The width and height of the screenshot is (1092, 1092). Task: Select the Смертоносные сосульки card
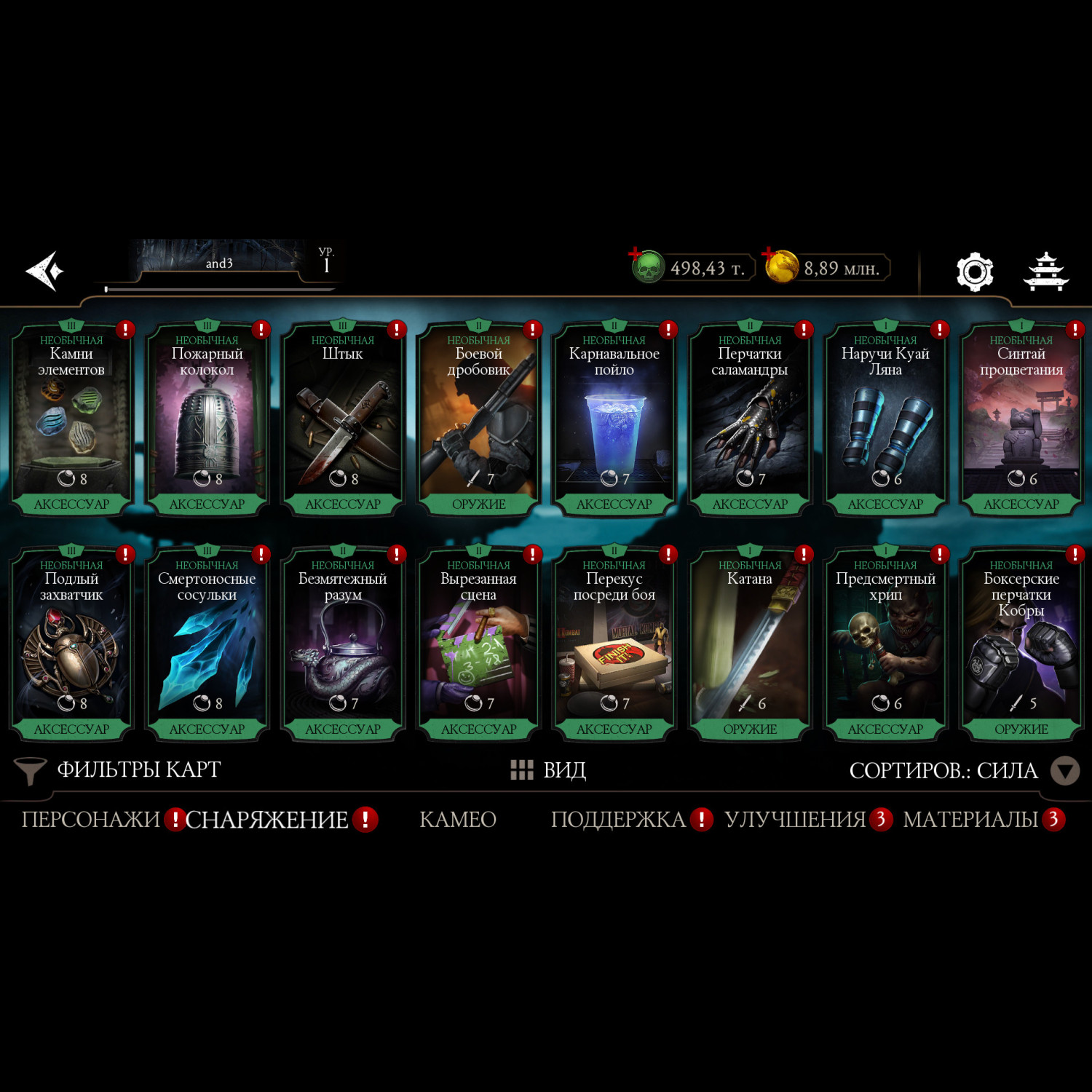coord(207,644)
